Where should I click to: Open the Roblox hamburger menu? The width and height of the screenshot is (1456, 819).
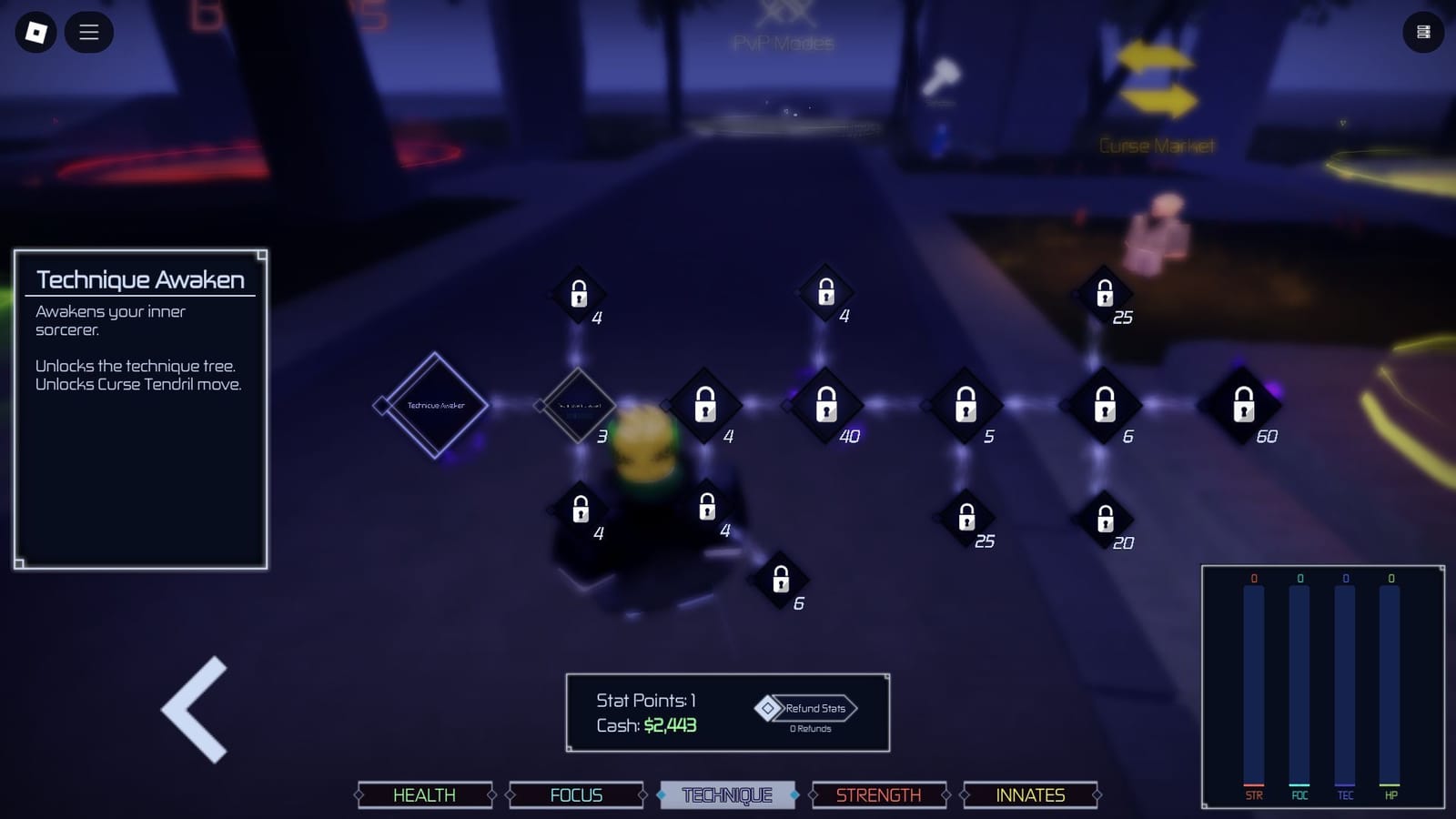tap(88, 32)
